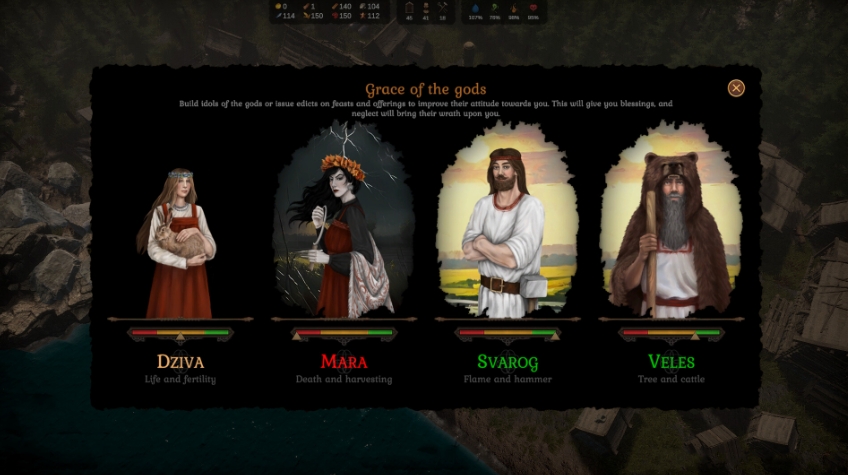Close the Grace of the gods panel

pyautogui.click(x=736, y=88)
